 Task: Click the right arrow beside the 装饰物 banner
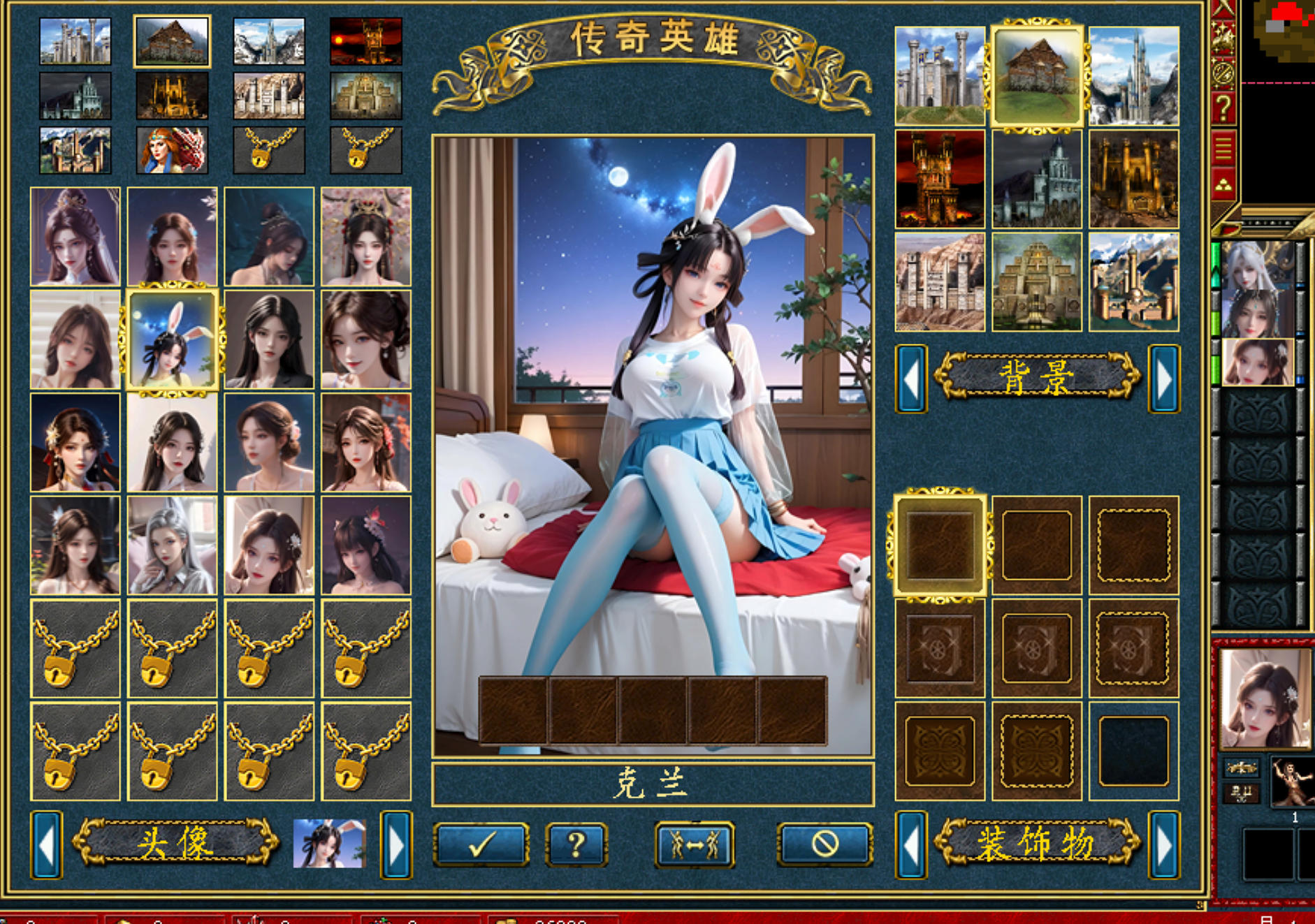point(1162,845)
